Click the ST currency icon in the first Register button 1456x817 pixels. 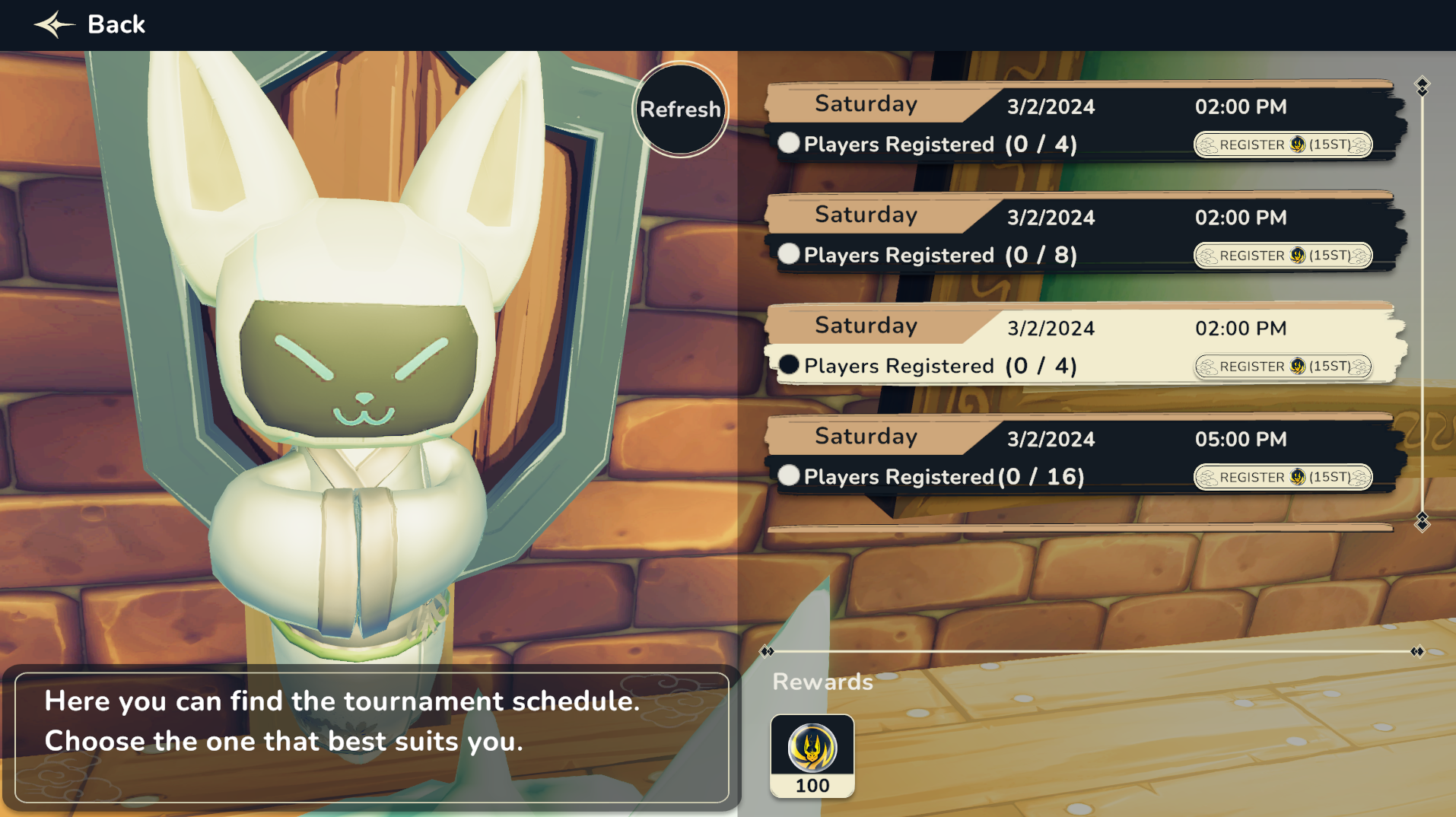click(x=1299, y=145)
